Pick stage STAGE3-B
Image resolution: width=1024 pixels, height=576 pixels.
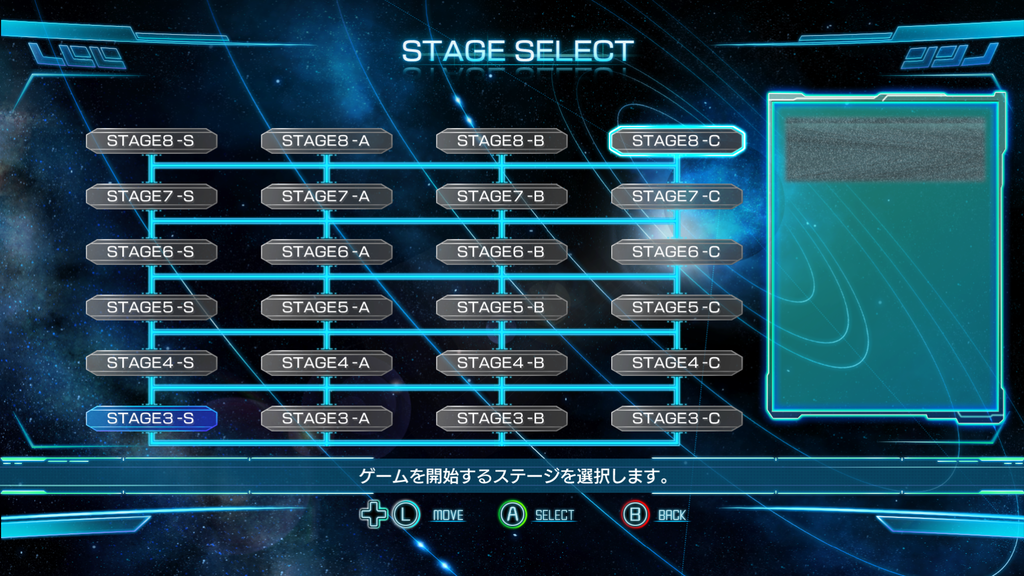(501, 418)
